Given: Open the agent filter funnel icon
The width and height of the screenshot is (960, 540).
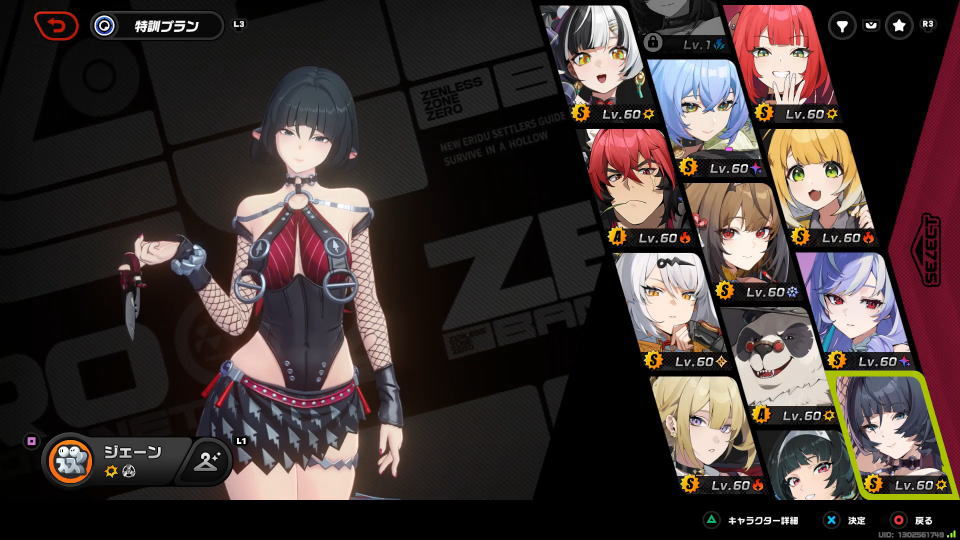Looking at the screenshot, I should pos(843,27).
